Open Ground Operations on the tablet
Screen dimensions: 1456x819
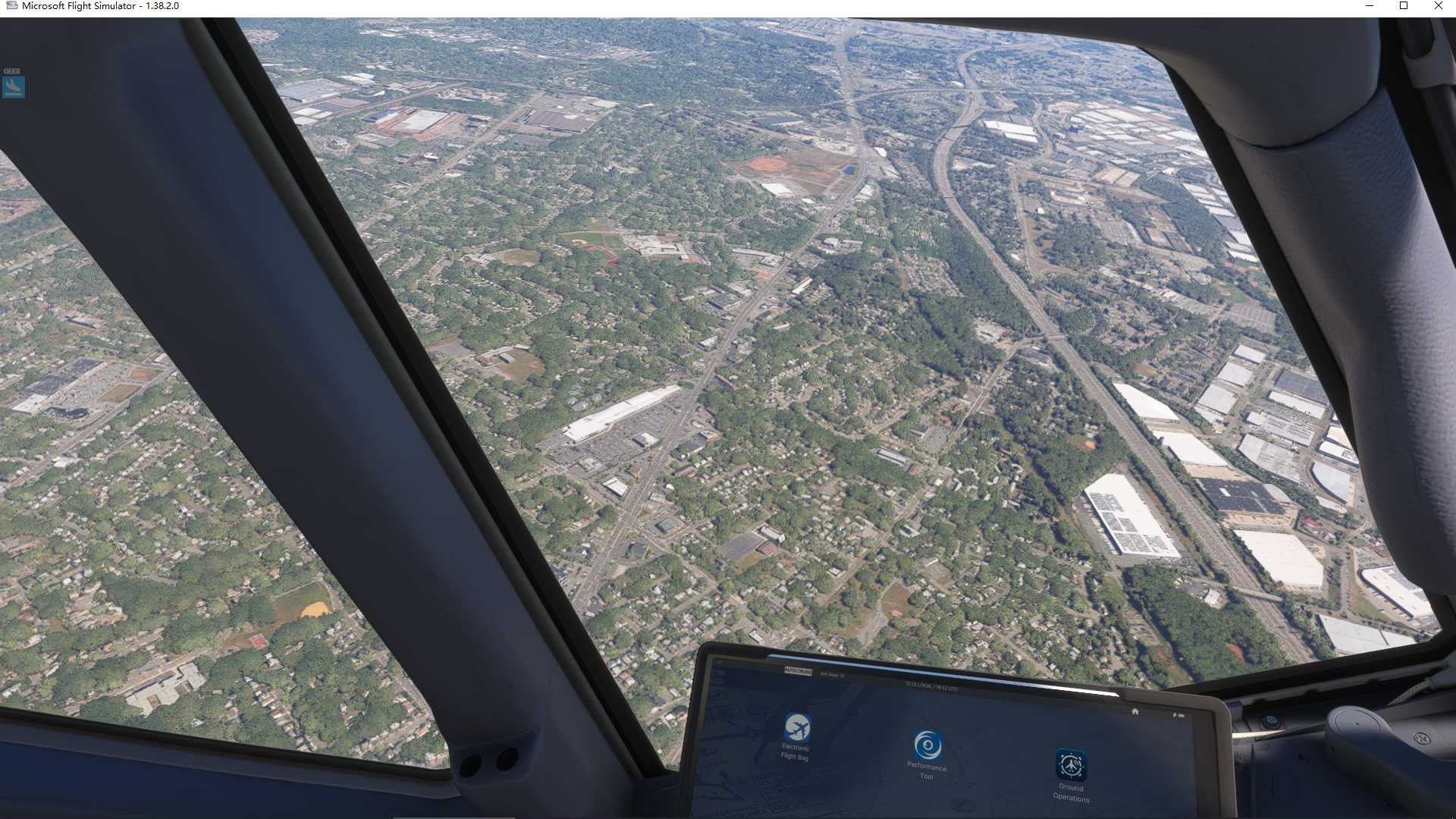[1070, 766]
